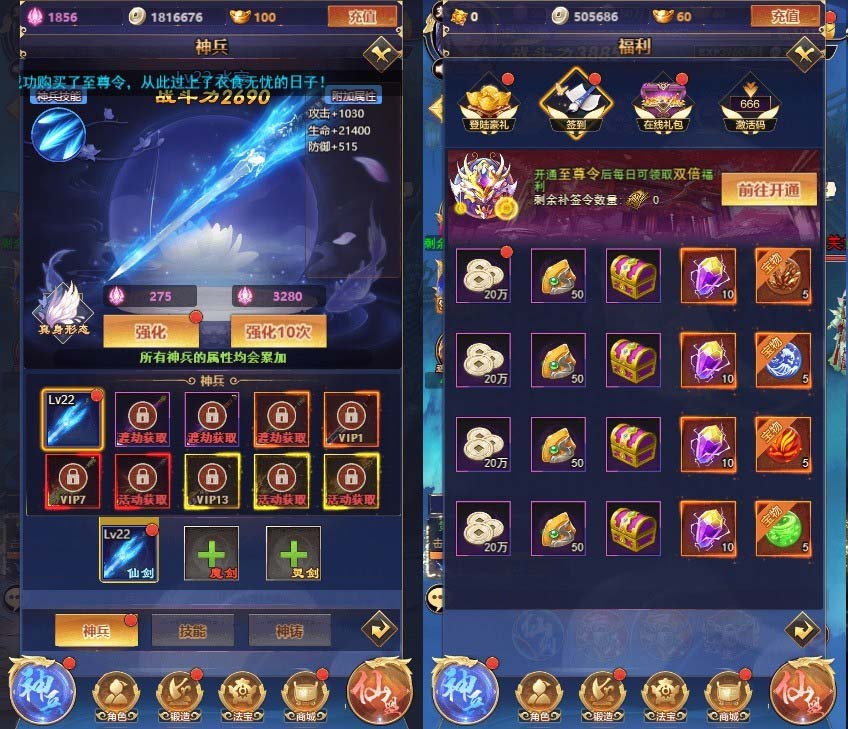Select the blue wave 宝物 reward
This screenshot has height=729, width=848.
tap(782, 358)
